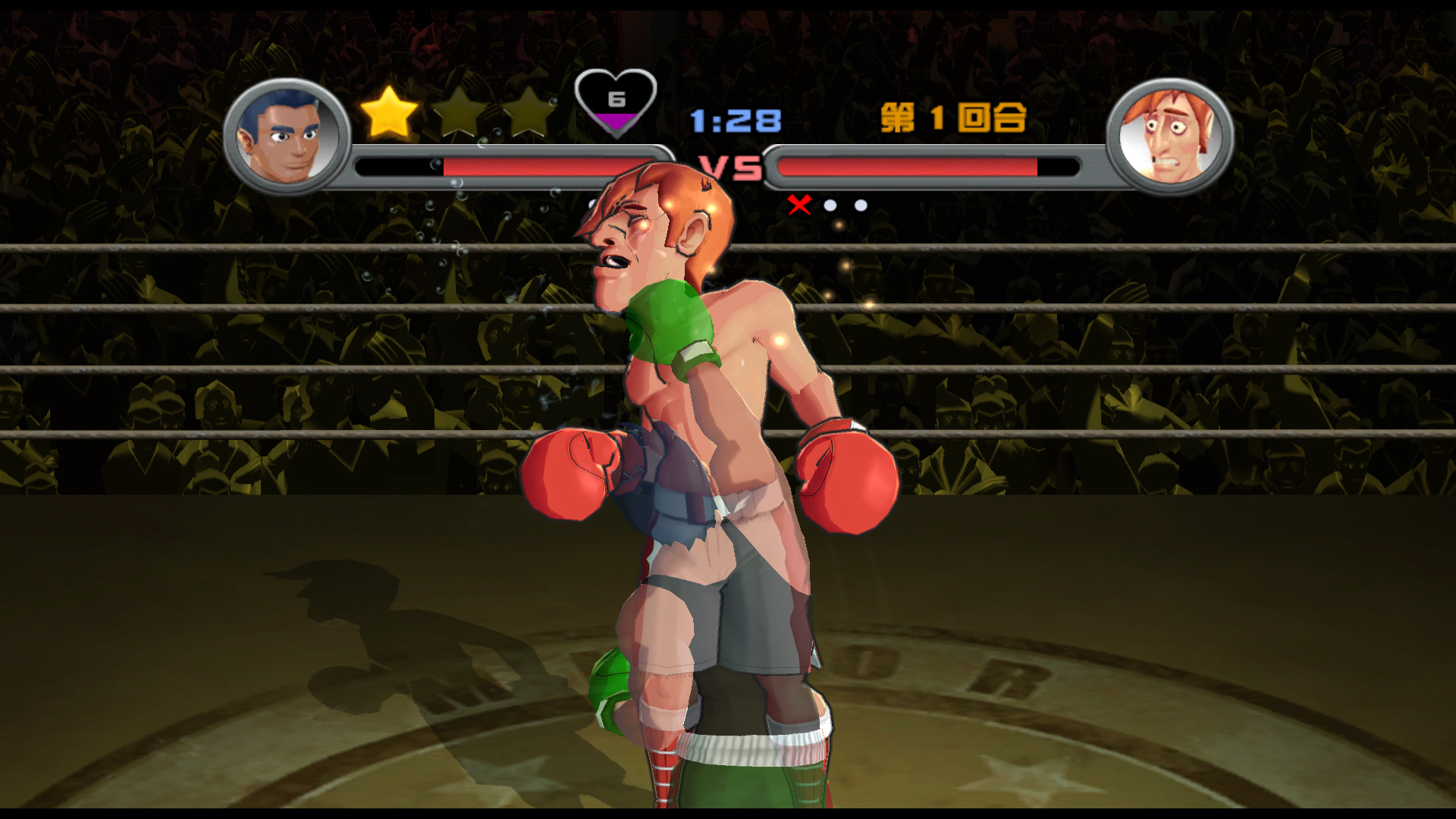
Task: Select the lit gold star icon
Action: (x=389, y=112)
